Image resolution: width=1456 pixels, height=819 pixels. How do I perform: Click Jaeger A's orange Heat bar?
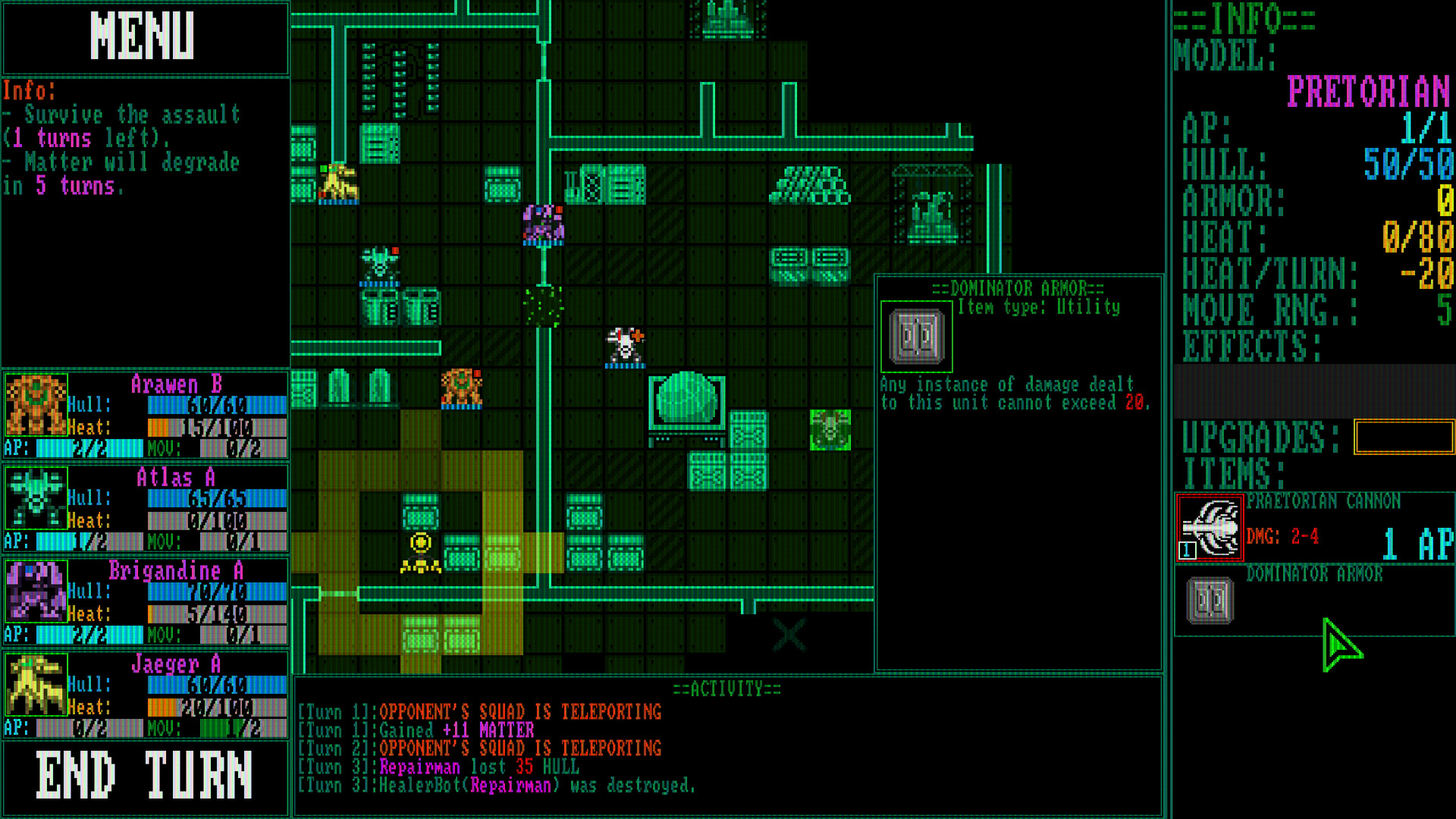(162, 708)
